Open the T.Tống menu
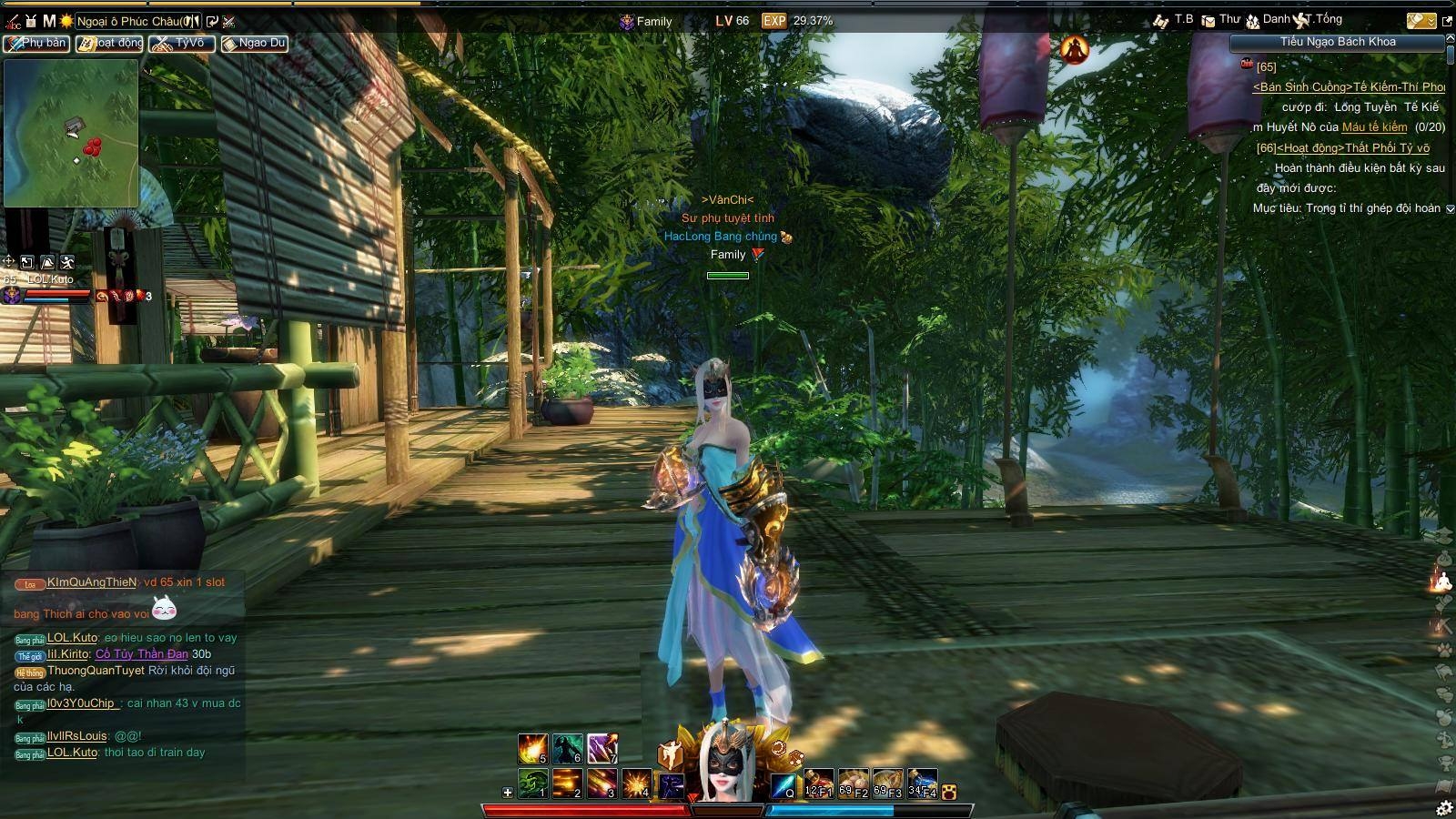 (1319, 20)
